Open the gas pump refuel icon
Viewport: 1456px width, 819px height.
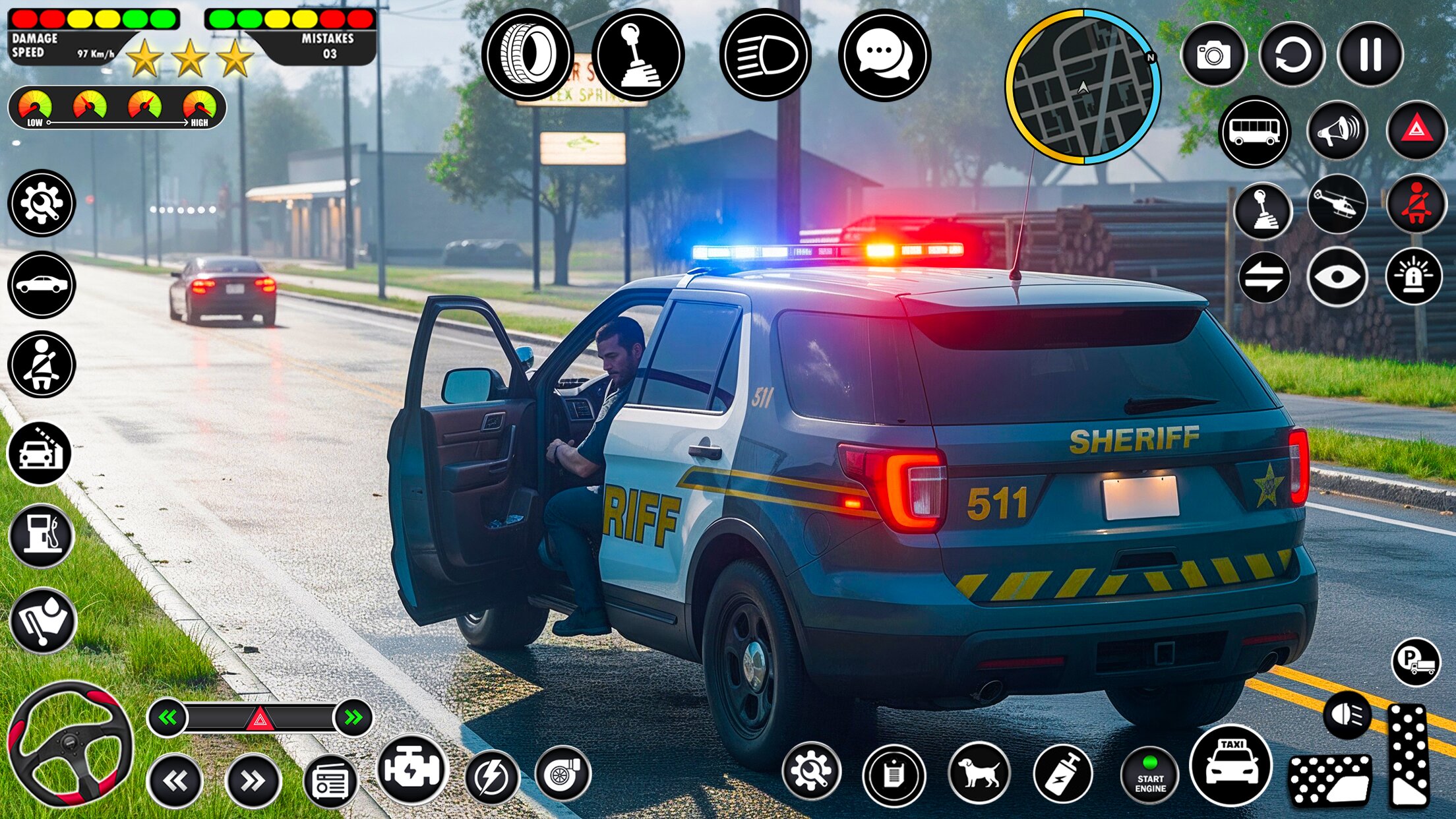[42, 535]
